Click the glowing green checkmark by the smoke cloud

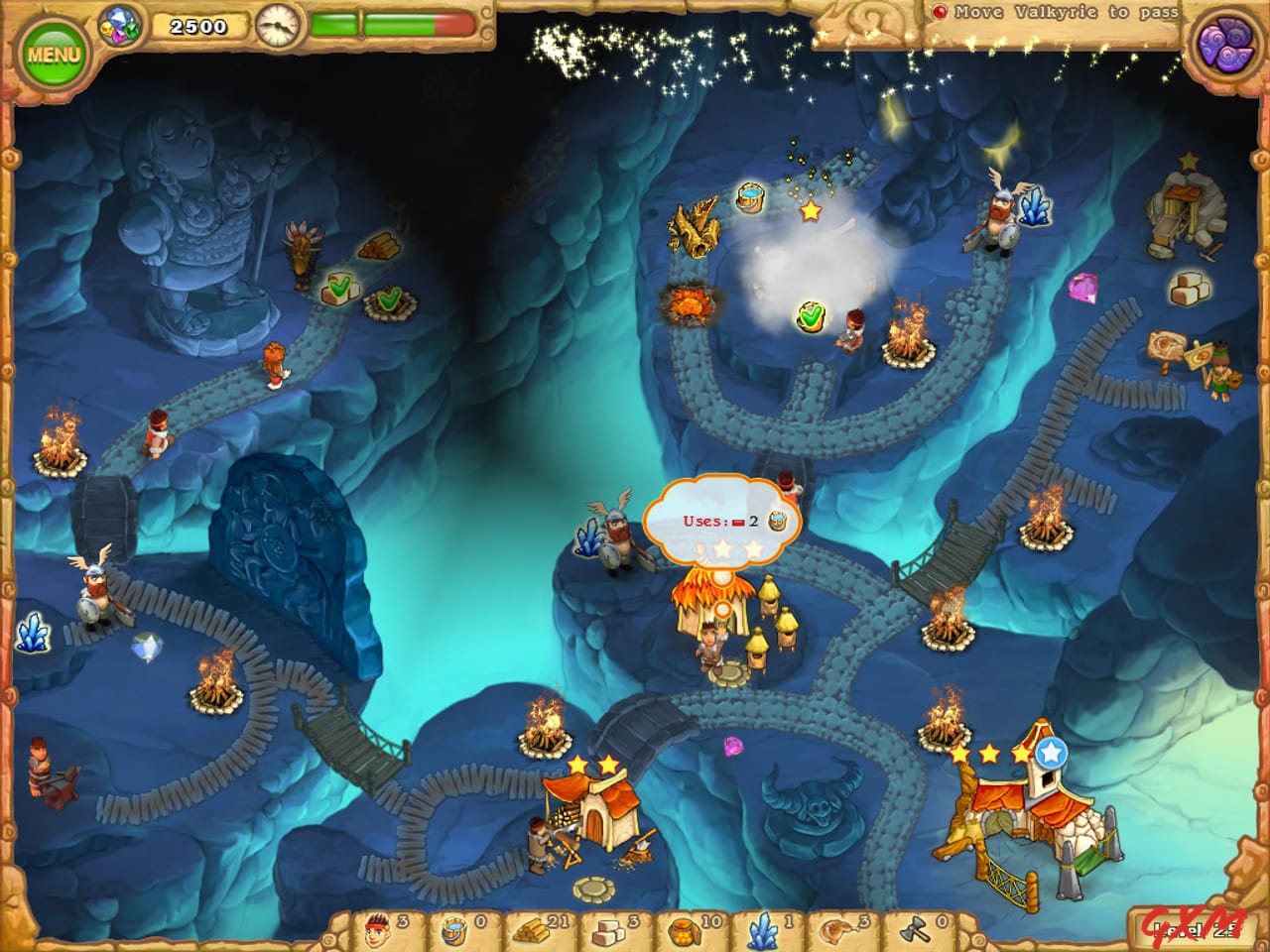pos(811,314)
